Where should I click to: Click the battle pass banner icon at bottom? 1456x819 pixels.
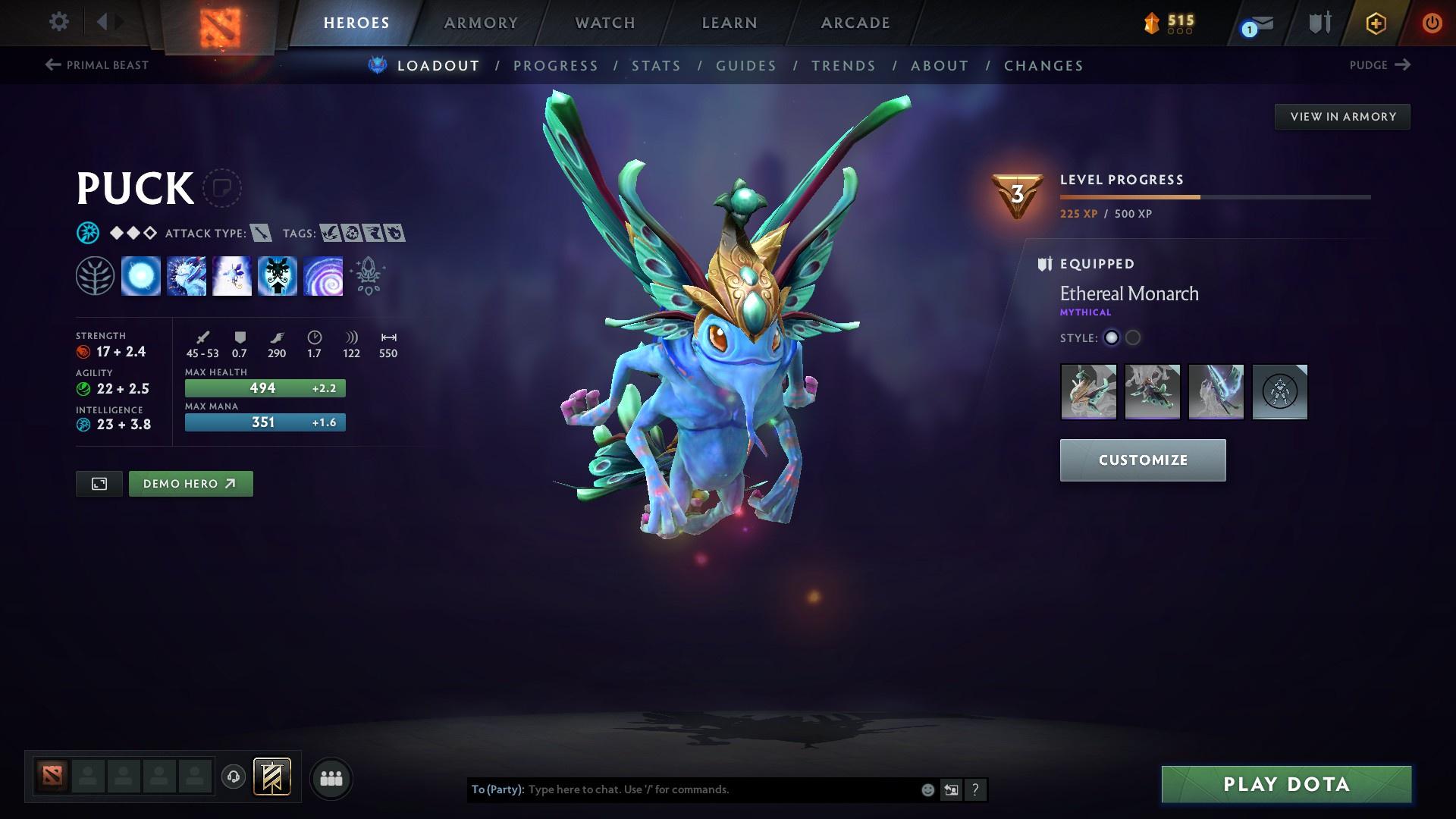click(x=271, y=777)
